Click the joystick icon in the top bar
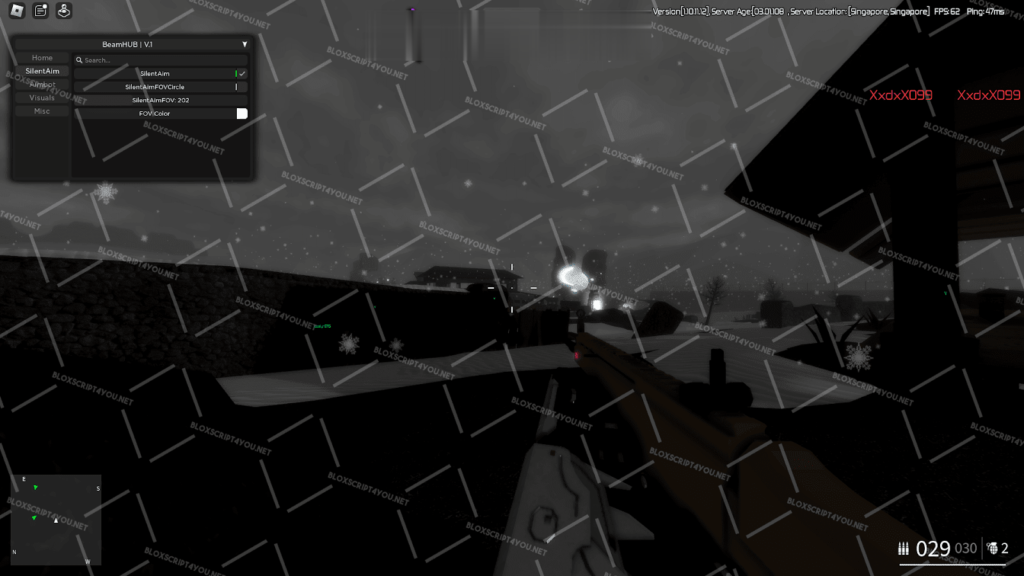The height and width of the screenshot is (576, 1024). point(64,11)
